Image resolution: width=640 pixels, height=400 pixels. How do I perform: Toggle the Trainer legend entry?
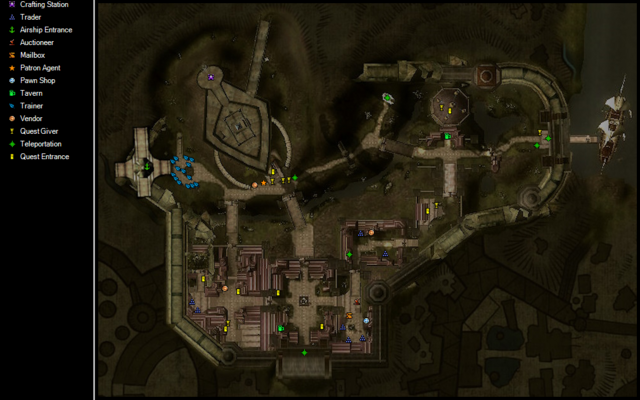pyautogui.click(x=31, y=105)
